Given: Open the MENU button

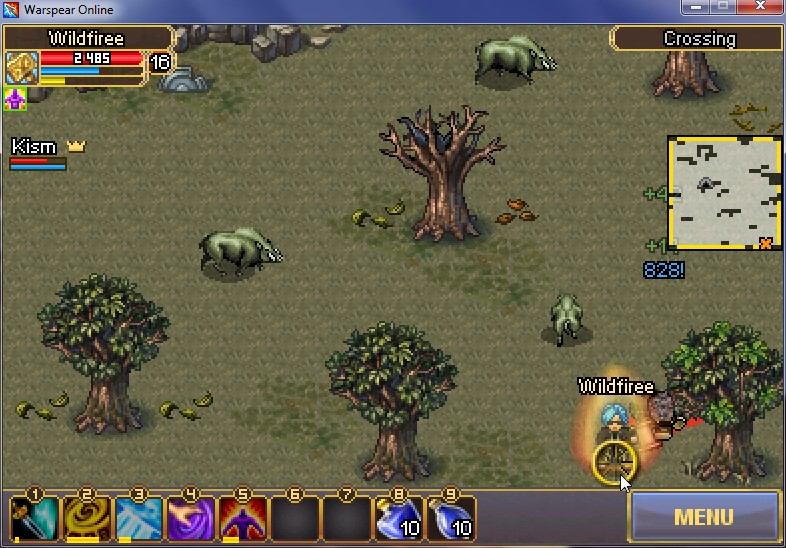Looking at the screenshot, I should click(x=703, y=517).
